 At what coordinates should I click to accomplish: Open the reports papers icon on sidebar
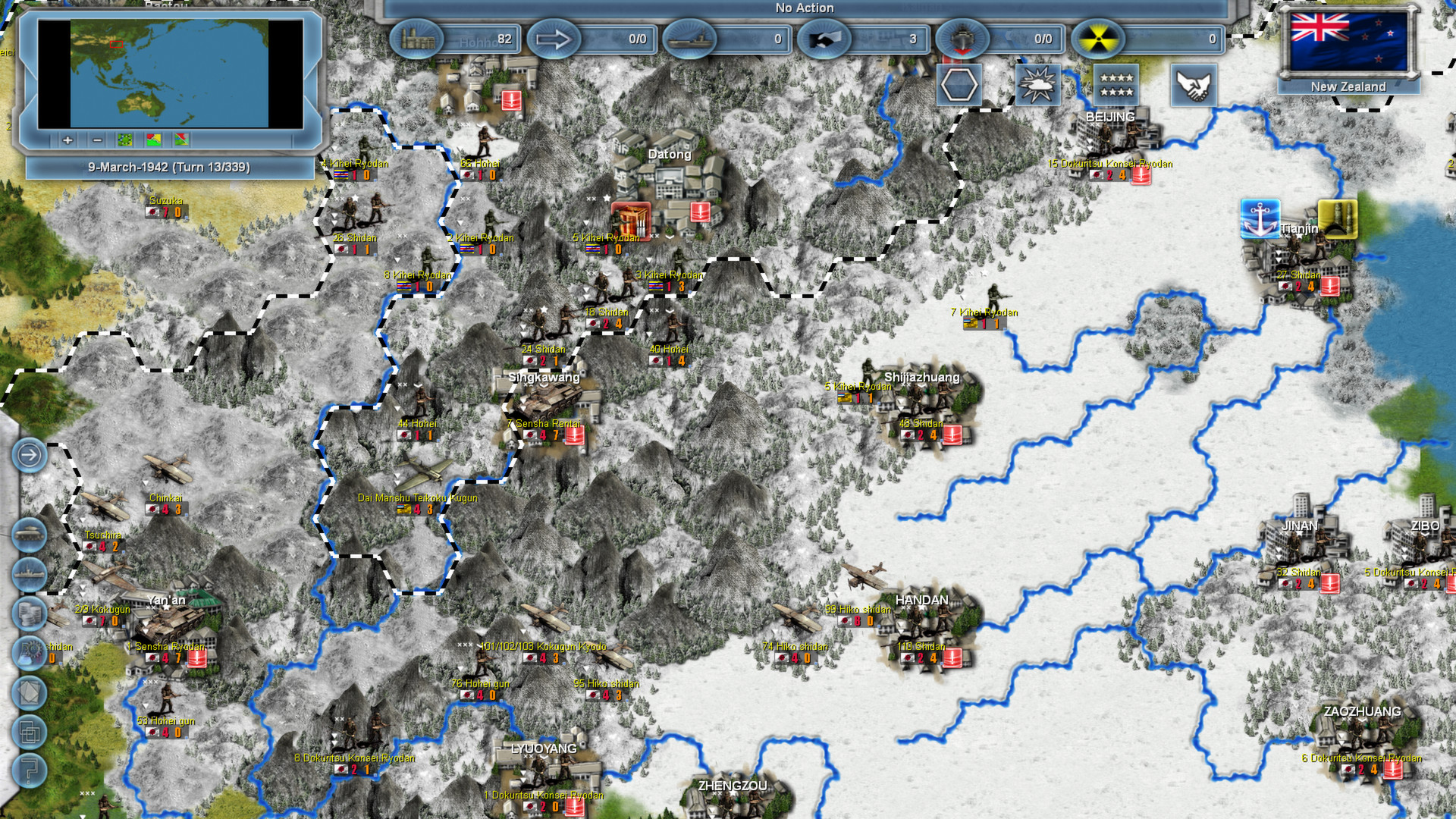(x=30, y=692)
